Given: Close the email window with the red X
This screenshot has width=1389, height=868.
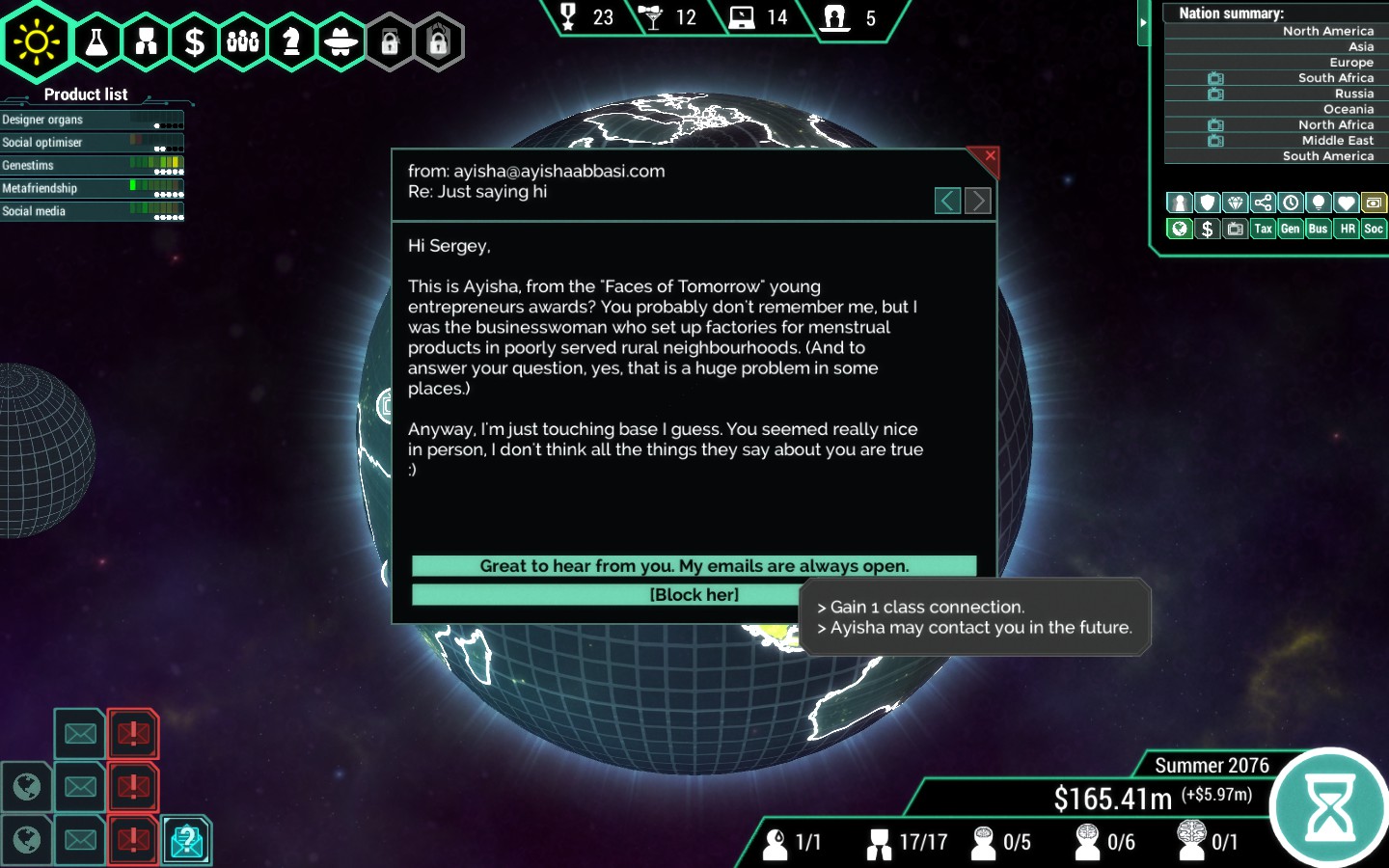Looking at the screenshot, I should pos(990,155).
